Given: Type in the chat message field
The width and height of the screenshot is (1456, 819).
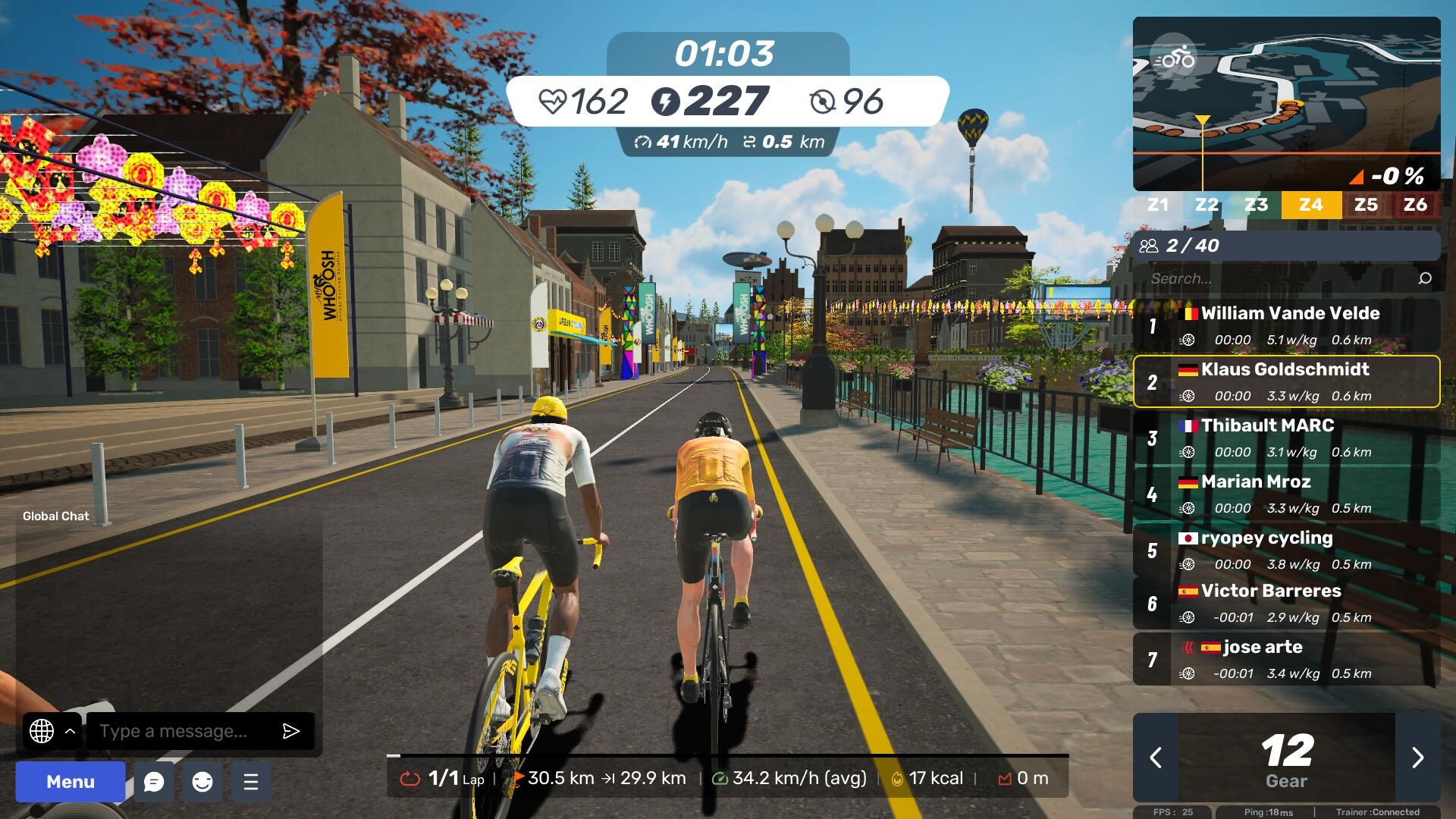Looking at the screenshot, I should click(x=182, y=731).
